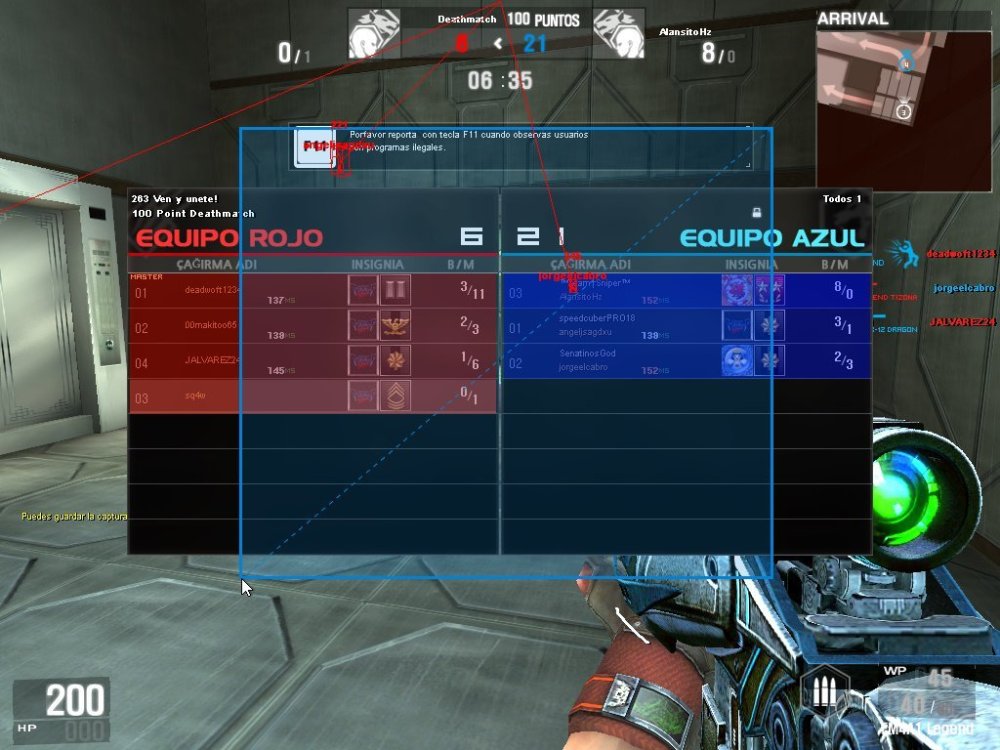This screenshot has height=750, width=1000.
Task: Select jorgeelcabro's scoreboard row
Action: click(685, 361)
